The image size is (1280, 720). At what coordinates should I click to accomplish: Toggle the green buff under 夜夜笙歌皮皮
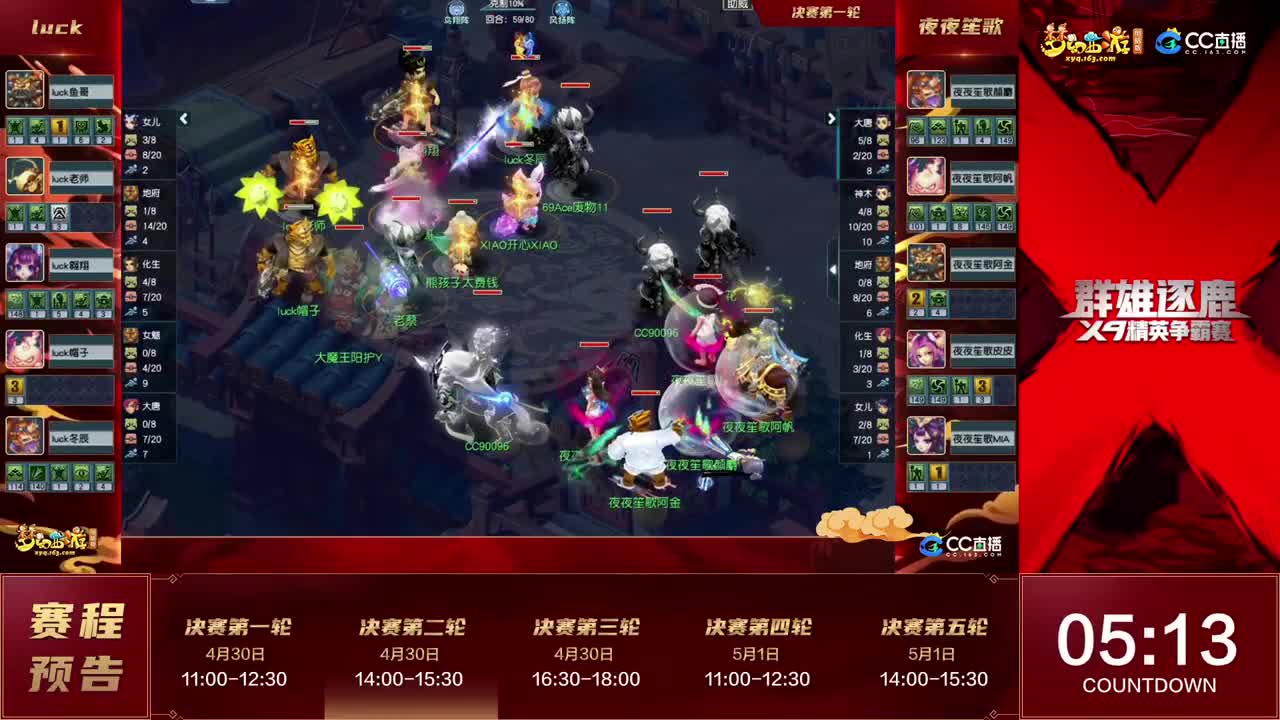tap(915, 387)
